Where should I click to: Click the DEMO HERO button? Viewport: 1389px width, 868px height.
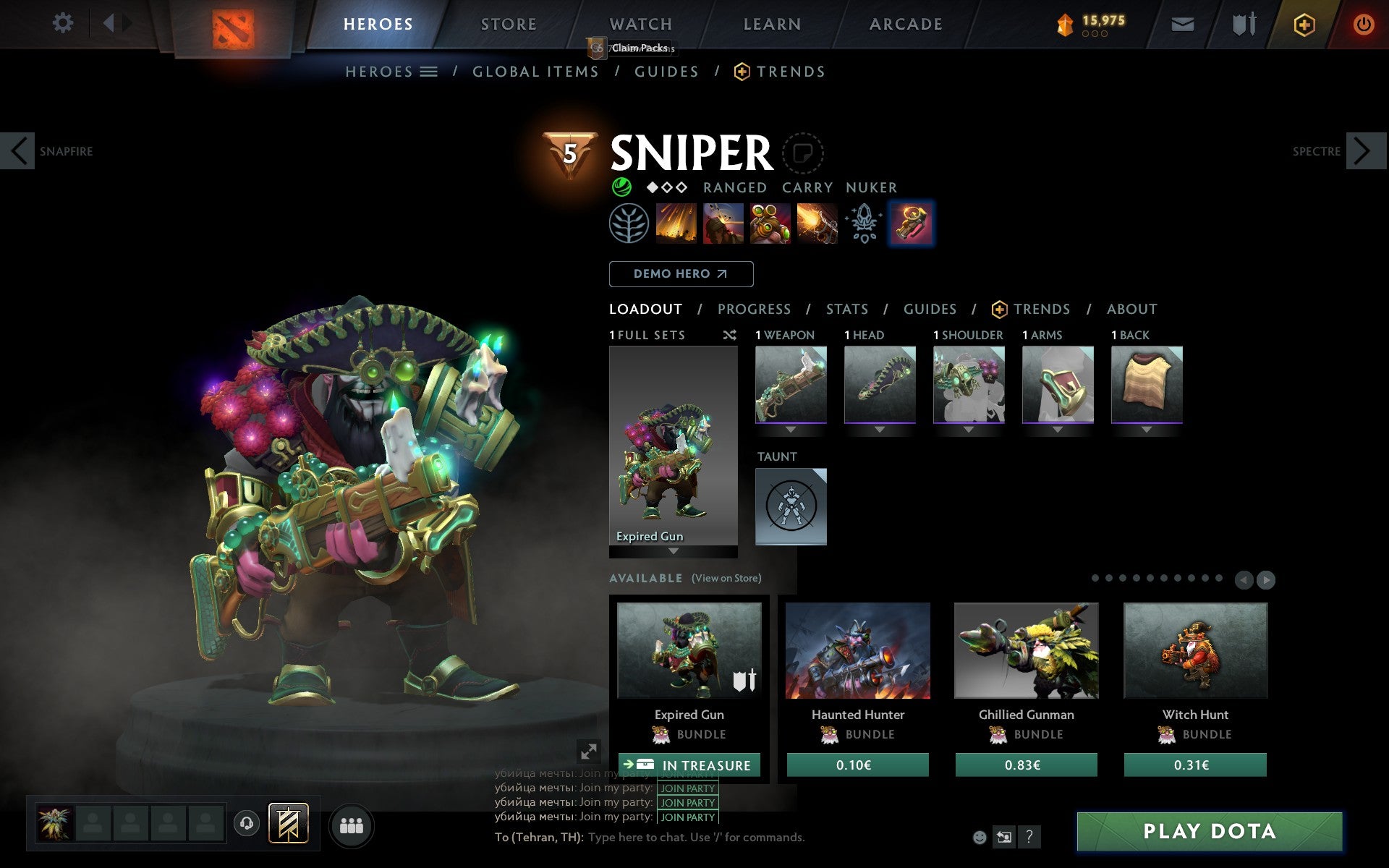point(681,274)
